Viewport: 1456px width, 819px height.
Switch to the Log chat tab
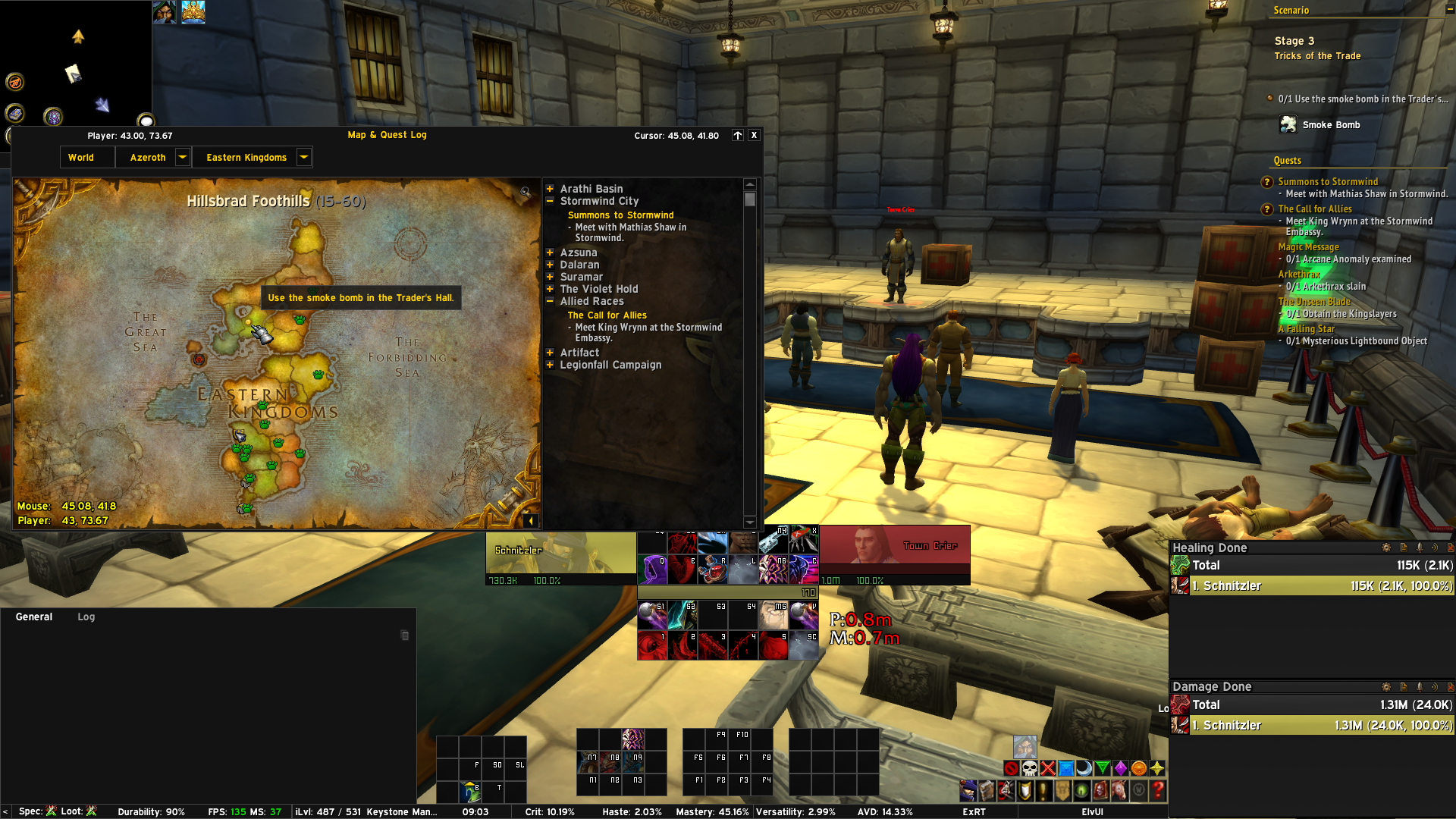pos(86,617)
